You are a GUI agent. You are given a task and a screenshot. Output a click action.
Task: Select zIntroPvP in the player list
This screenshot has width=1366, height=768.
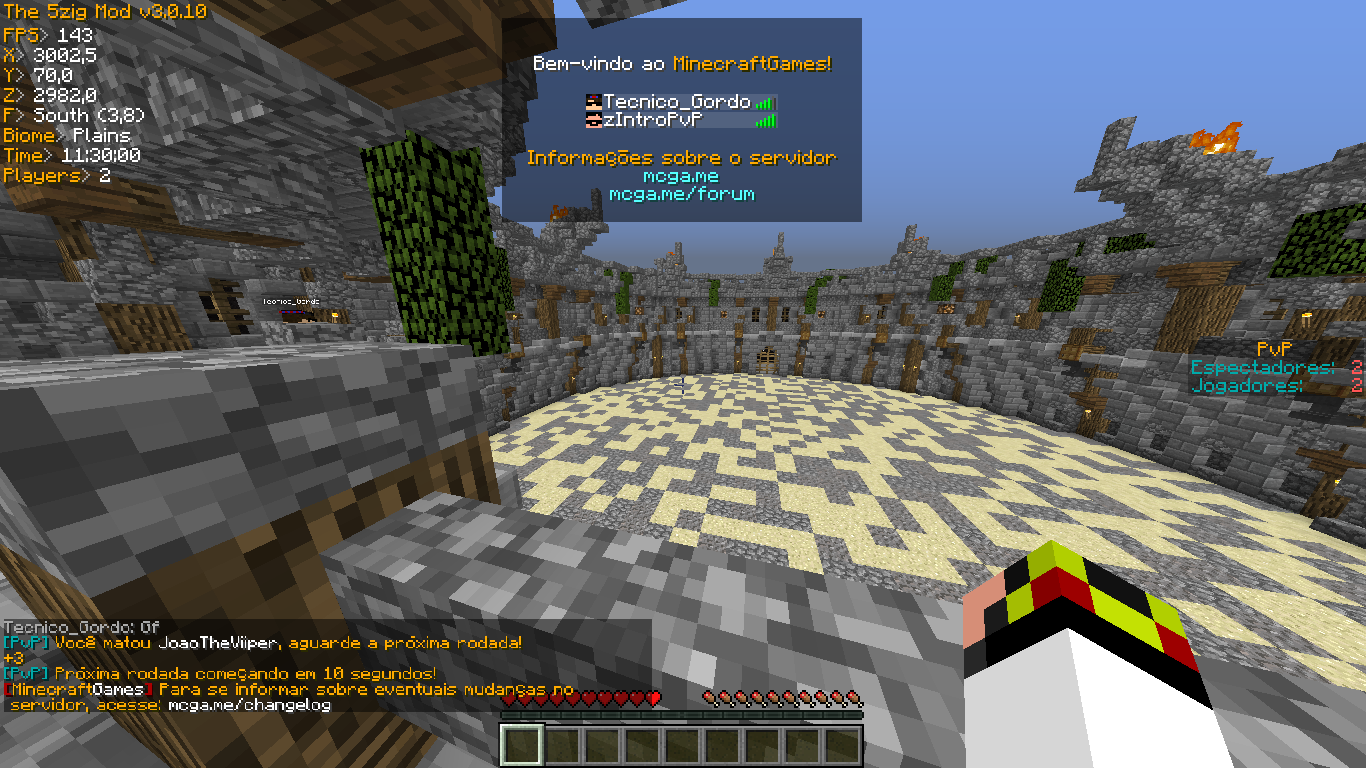coord(651,120)
